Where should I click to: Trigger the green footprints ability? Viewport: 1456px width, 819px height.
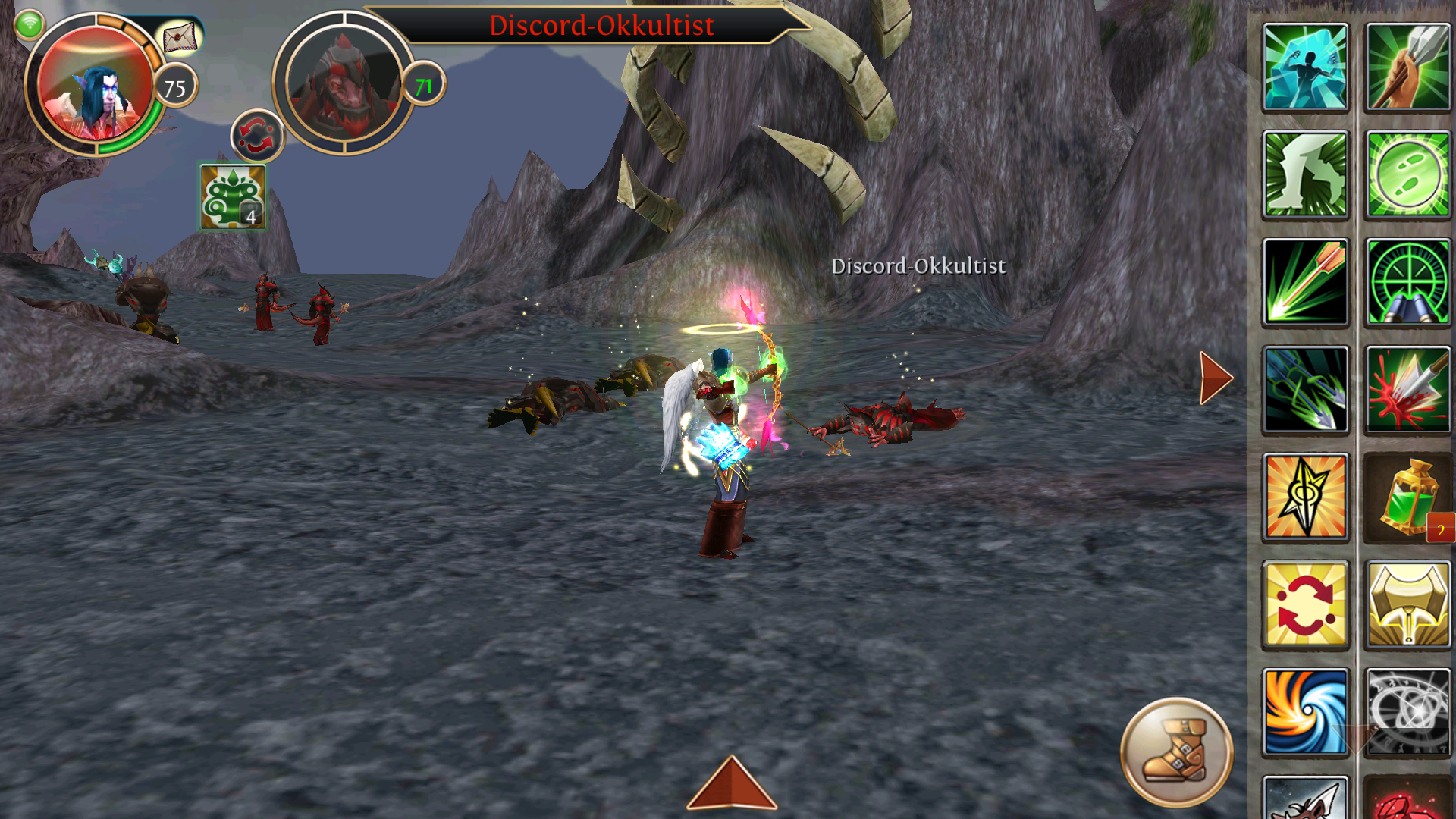click(x=1407, y=175)
